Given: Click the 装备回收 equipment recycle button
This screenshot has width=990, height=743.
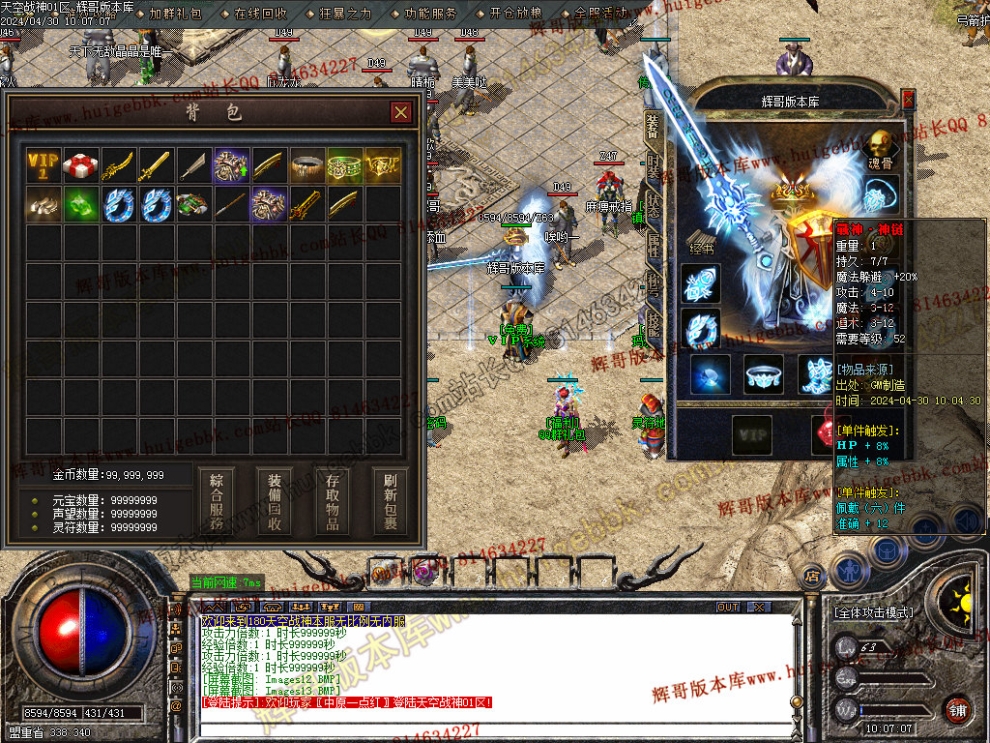Looking at the screenshot, I should 274,501.
